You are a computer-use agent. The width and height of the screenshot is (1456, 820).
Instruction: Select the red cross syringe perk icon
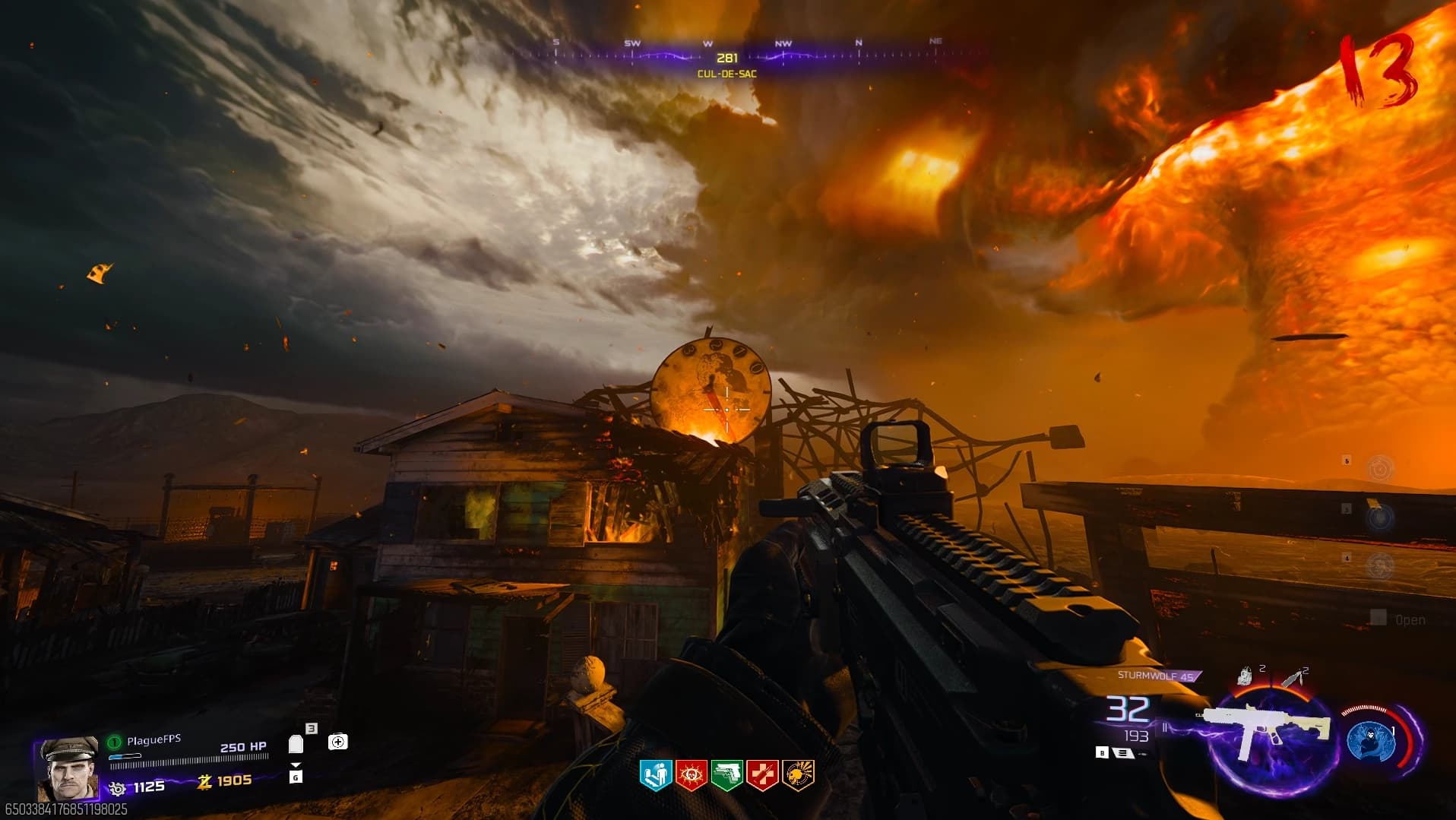762,775
